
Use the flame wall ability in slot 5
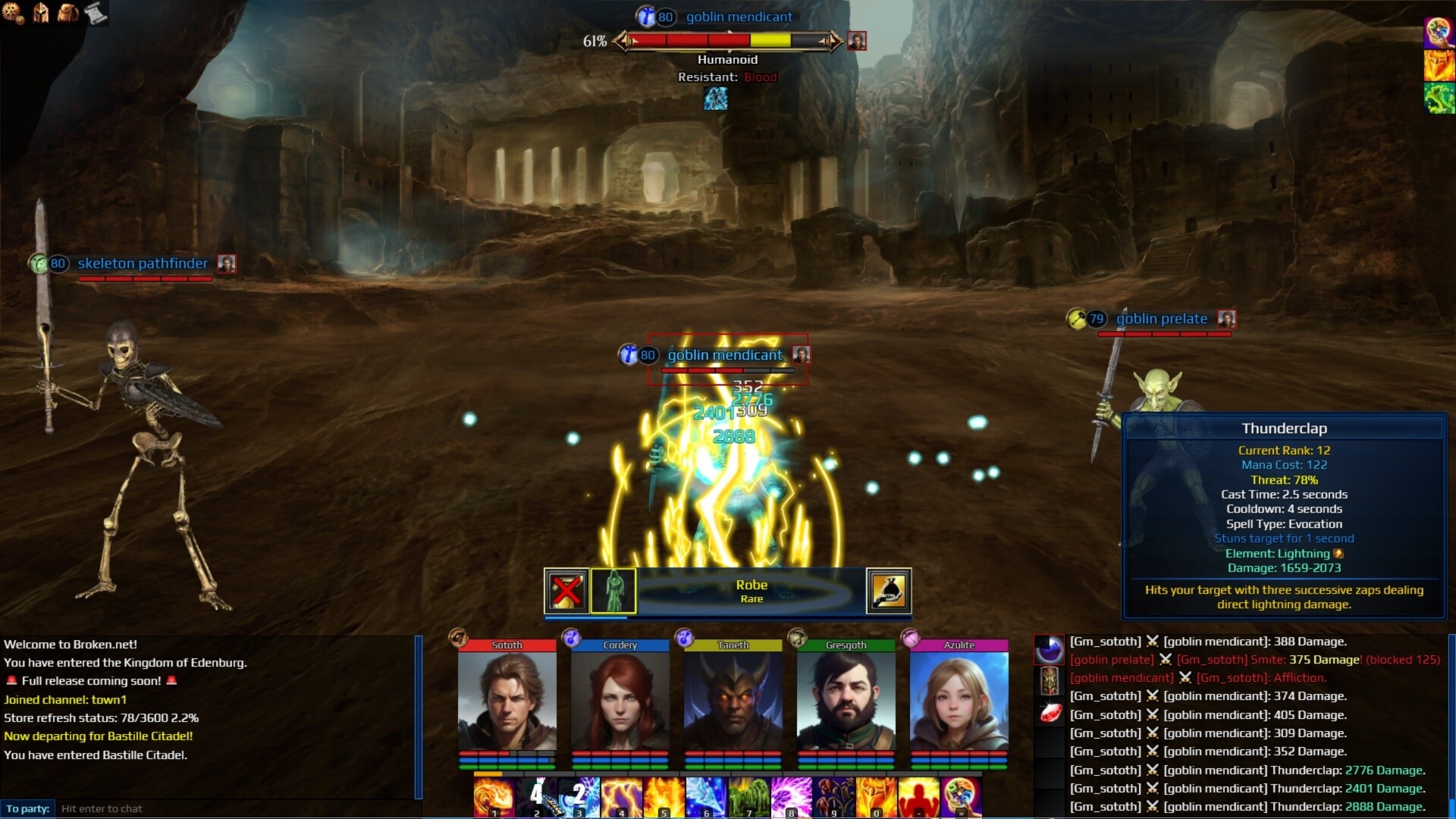point(664,798)
